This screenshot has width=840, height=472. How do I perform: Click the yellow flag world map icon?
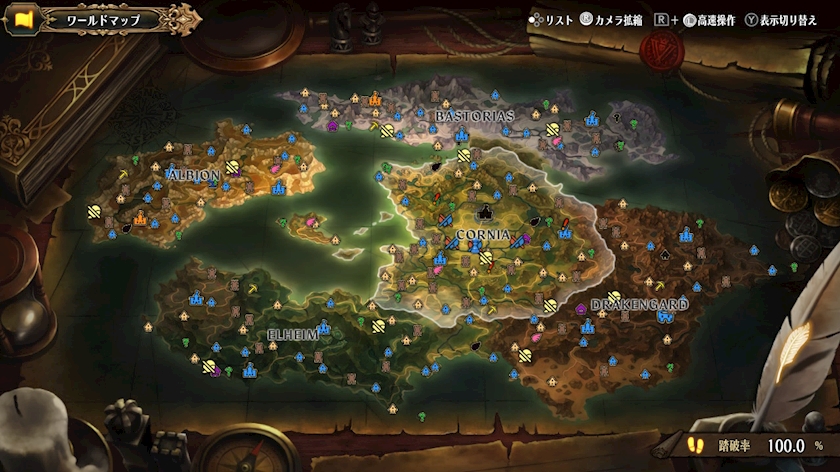click(21, 19)
